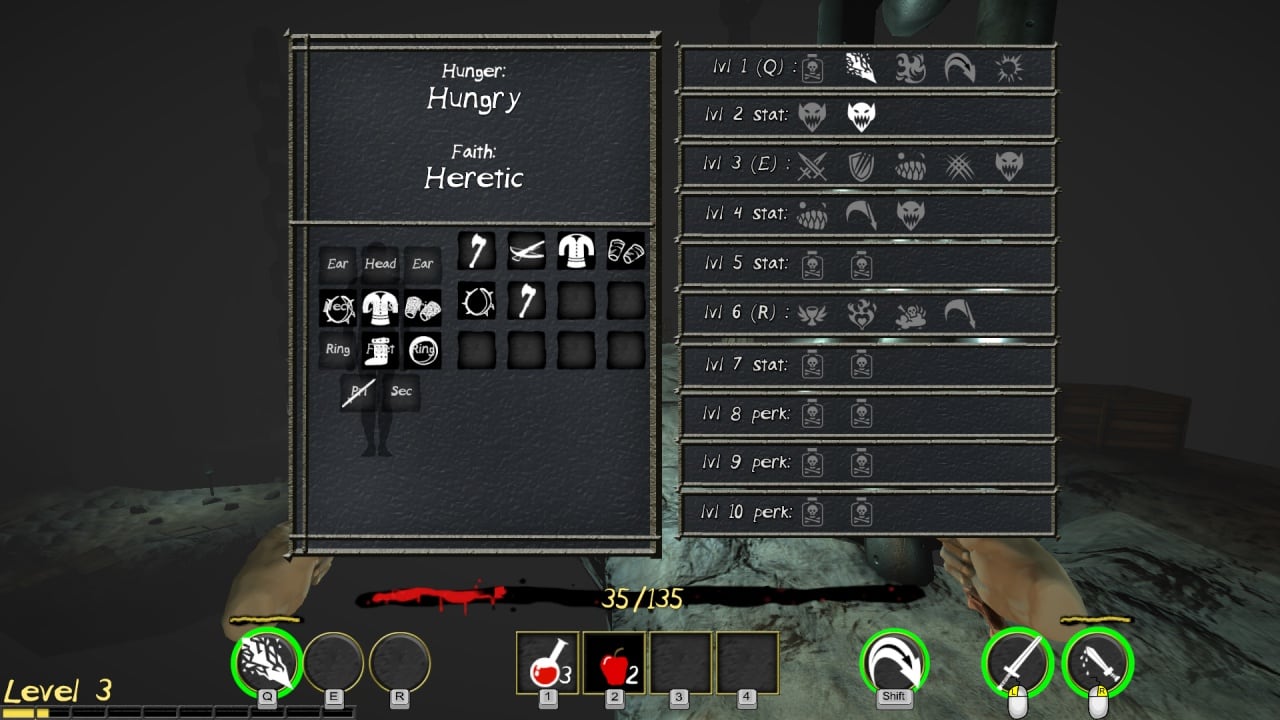Select the highlighted white fanged mask lvl 2 stat
1280x720 pixels.
[x=862, y=116]
